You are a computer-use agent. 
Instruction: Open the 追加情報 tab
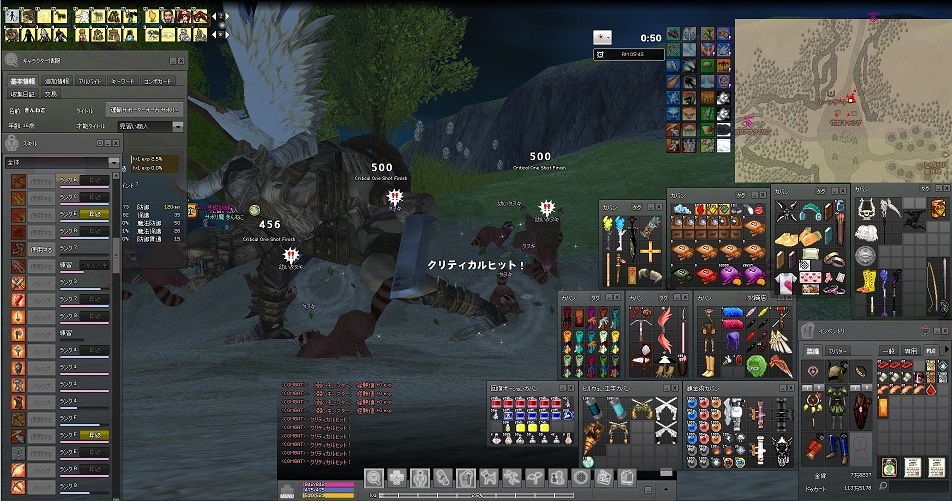click(58, 80)
